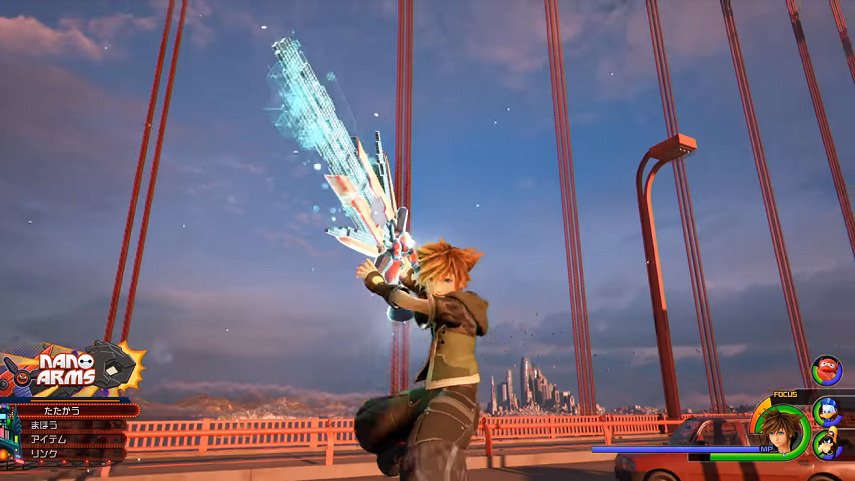The width and height of the screenshot is (855, 481).
Task: Click Baymax's party portrait
Action: (x=826, y=370)
